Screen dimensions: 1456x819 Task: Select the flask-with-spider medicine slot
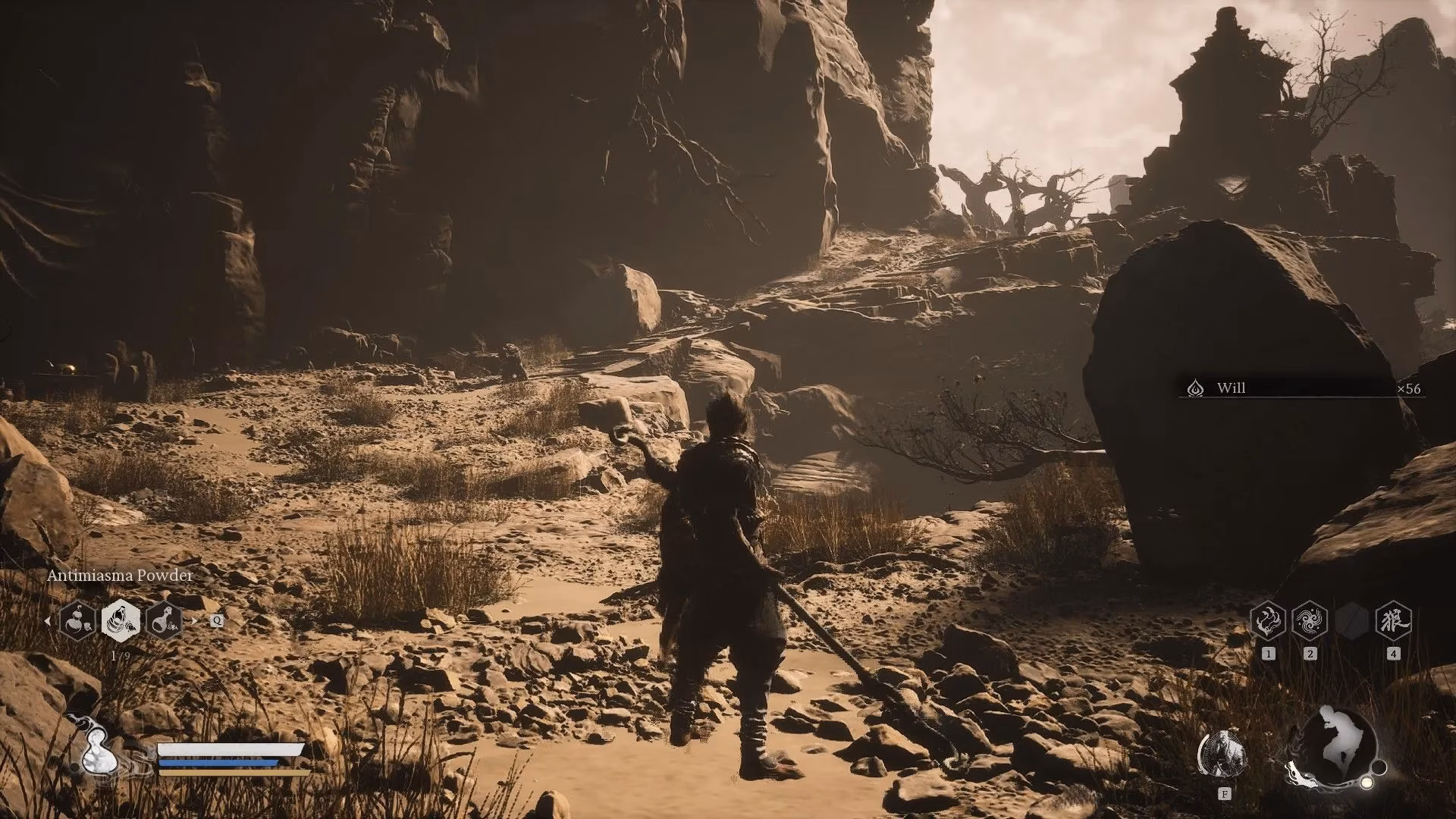[x=165, y=620]
